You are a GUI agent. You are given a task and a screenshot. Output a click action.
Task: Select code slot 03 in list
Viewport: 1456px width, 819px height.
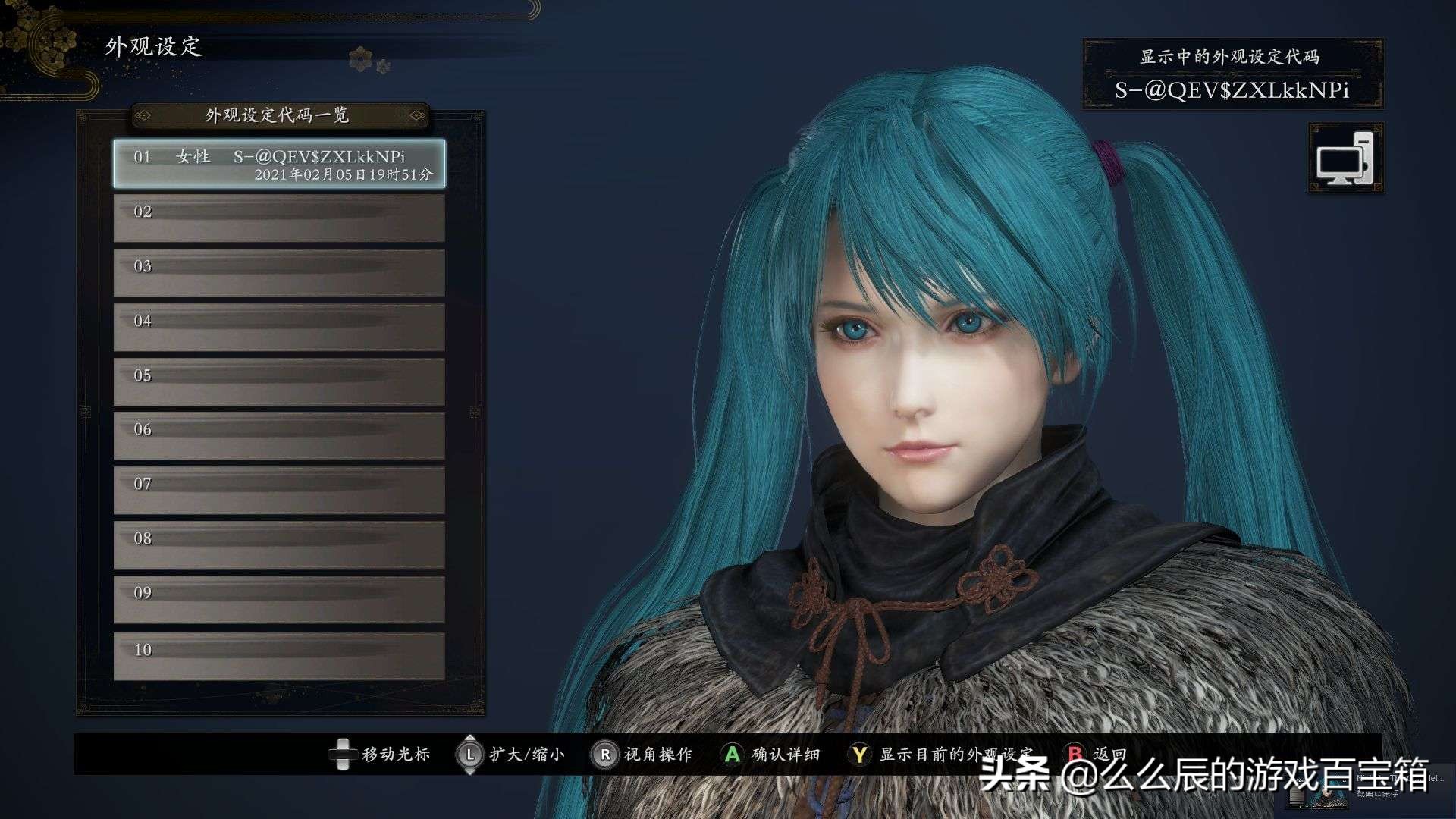point(279,273)
